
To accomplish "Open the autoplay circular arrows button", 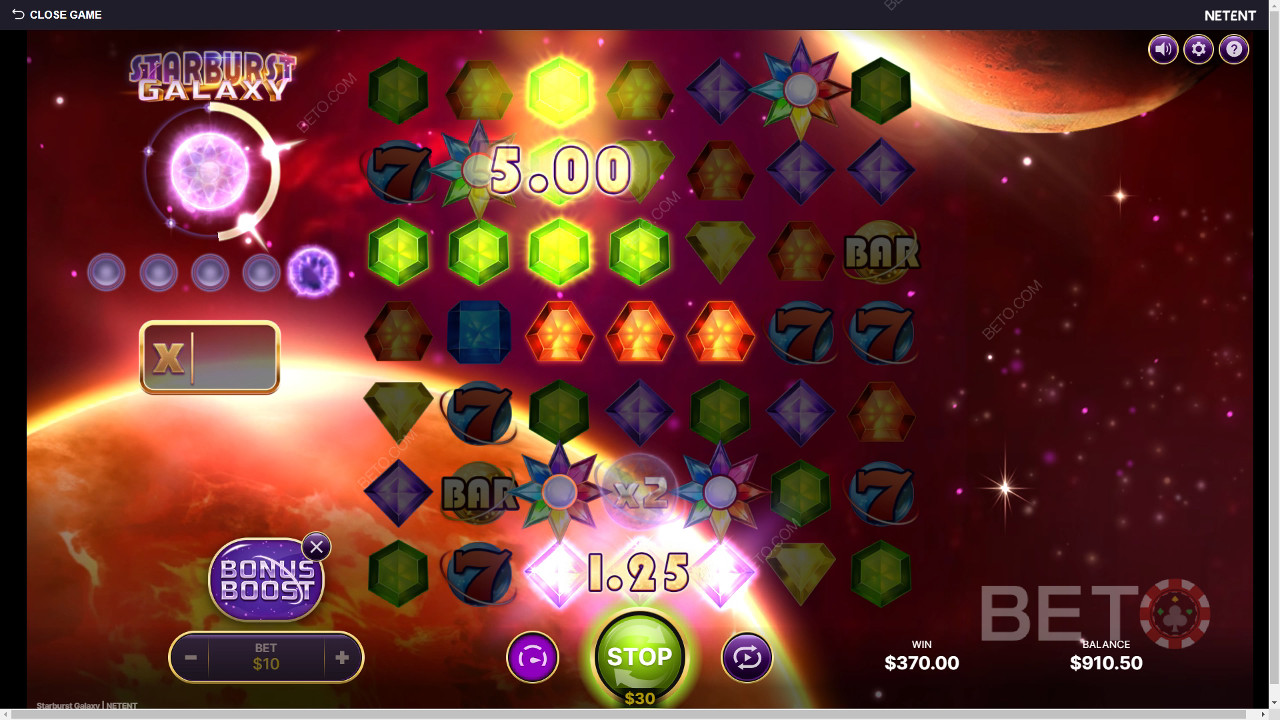I will click(x=747, y=658).
